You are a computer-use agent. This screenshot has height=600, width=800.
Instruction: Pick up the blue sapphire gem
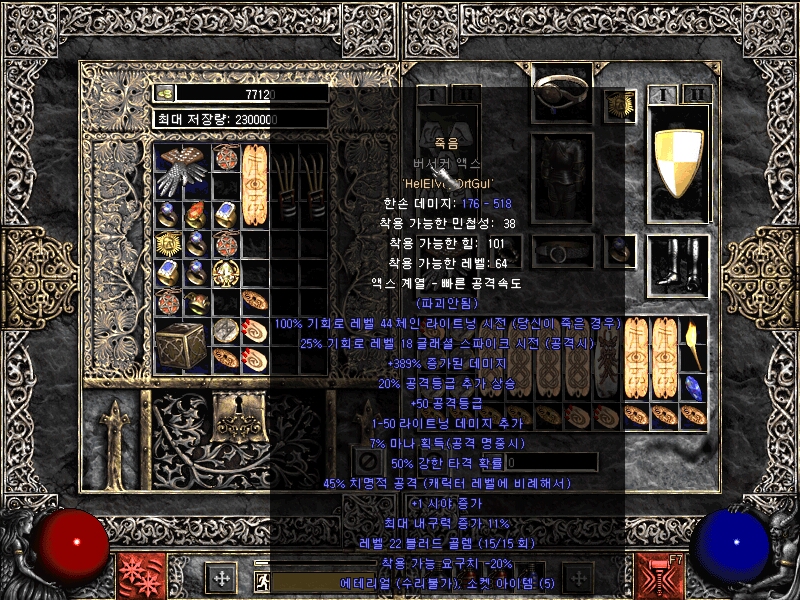click(692, 387)
